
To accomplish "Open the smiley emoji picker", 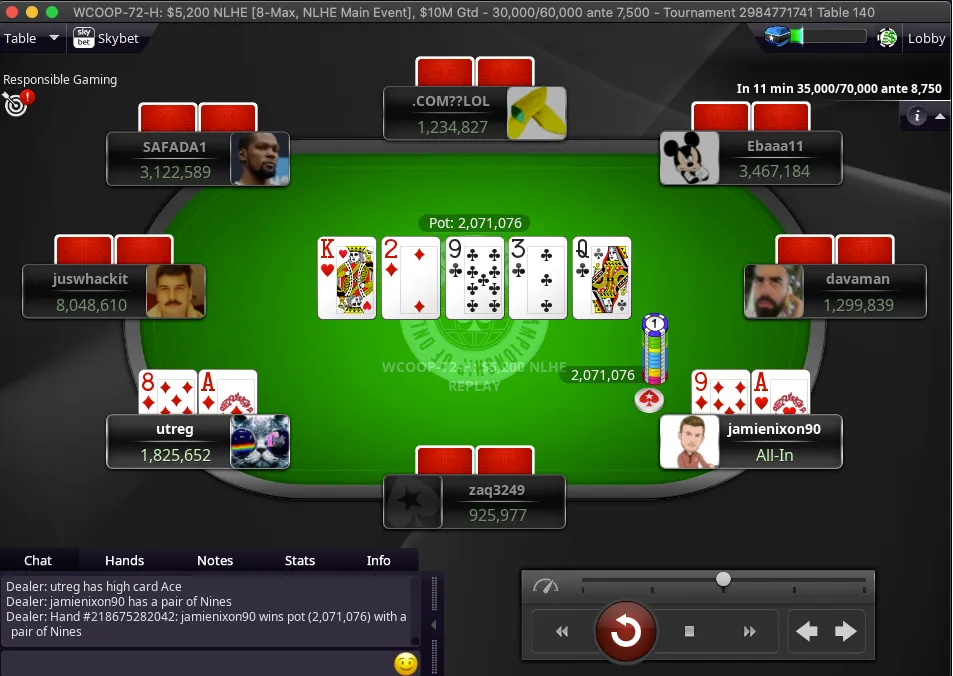I will pos(405,663).
